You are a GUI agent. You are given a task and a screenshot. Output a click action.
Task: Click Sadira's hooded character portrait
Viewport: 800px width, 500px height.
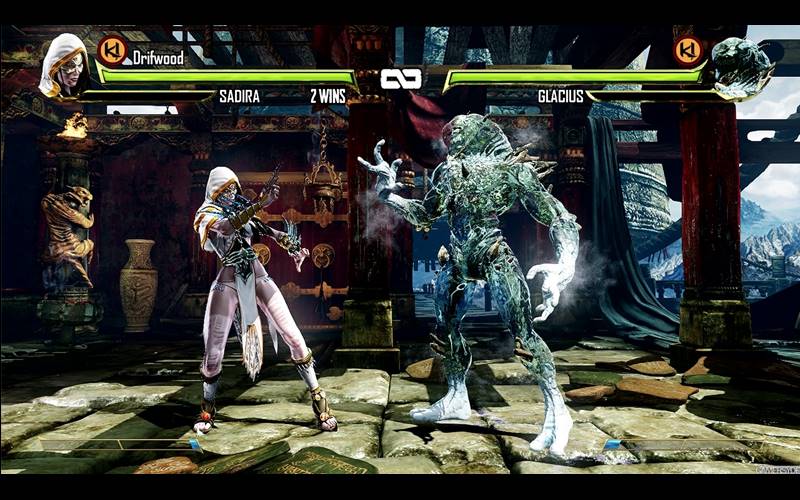tap(63, 65)
